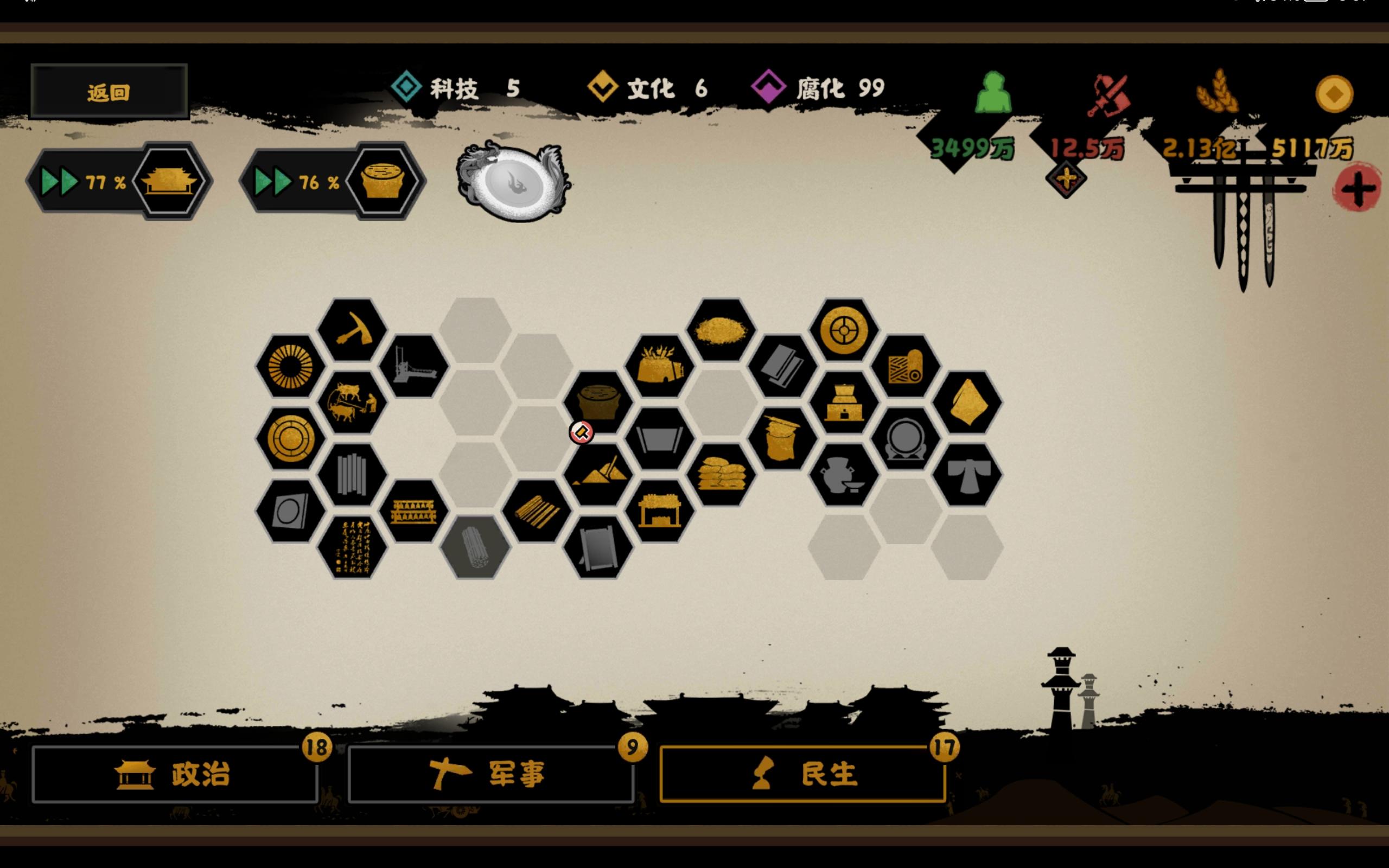Open the wheel technology node

pos(843,330)
